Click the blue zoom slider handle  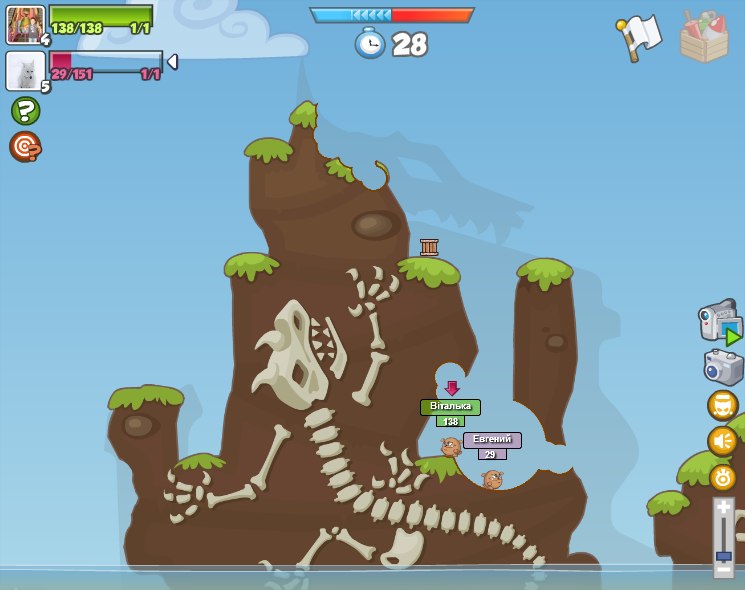(x=723, y=555)
